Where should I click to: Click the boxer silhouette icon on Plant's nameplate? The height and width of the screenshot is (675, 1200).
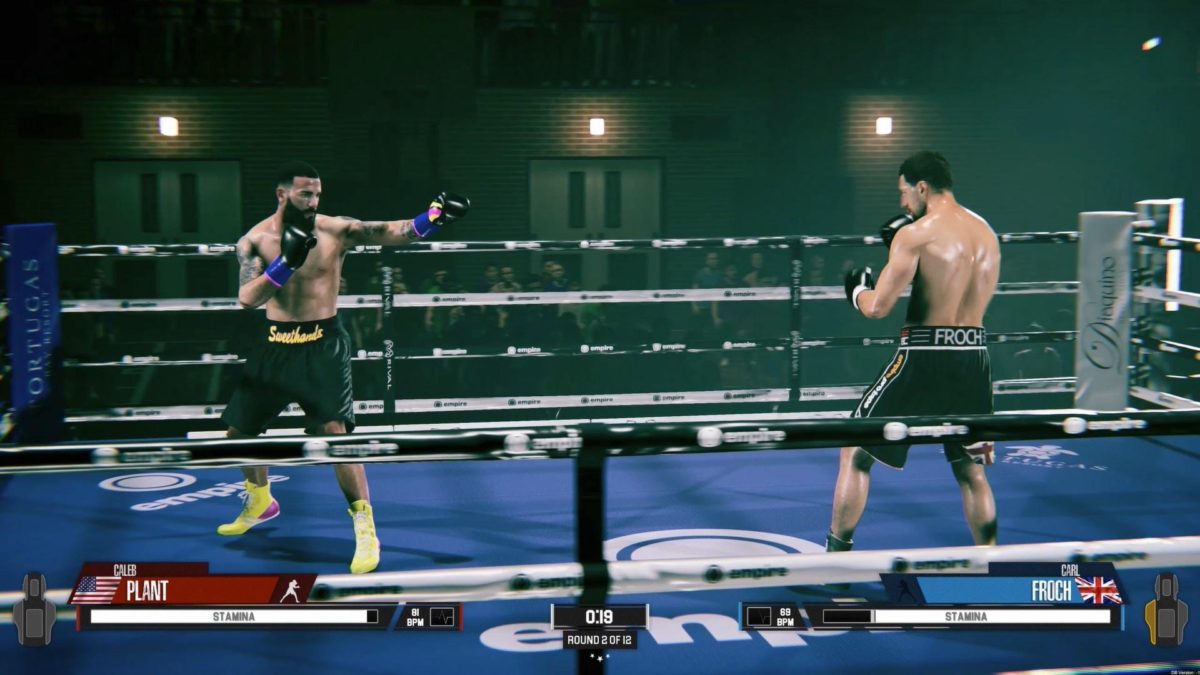(x=291, y=590)
